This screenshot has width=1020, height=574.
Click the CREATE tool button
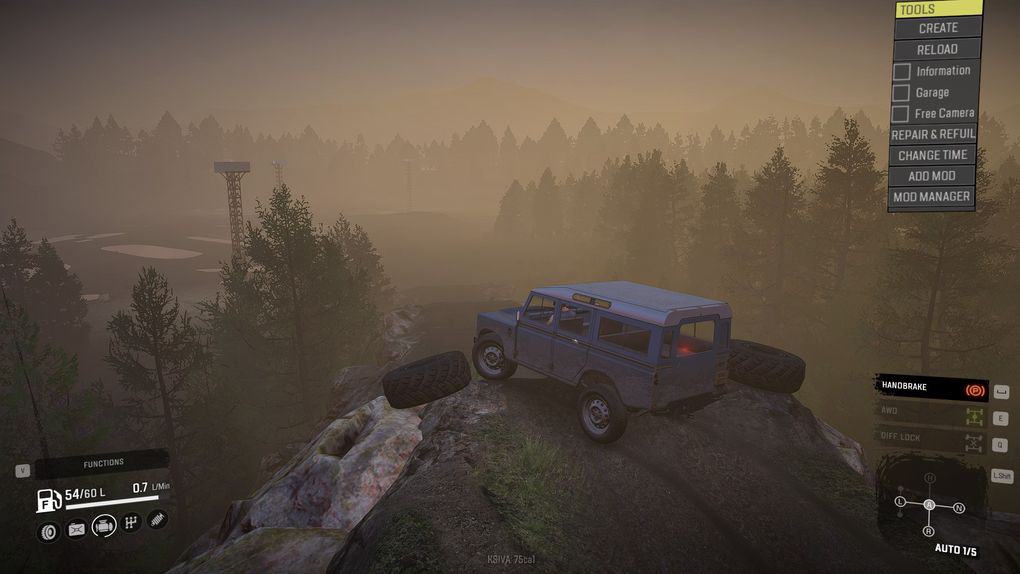click(937, 28)
